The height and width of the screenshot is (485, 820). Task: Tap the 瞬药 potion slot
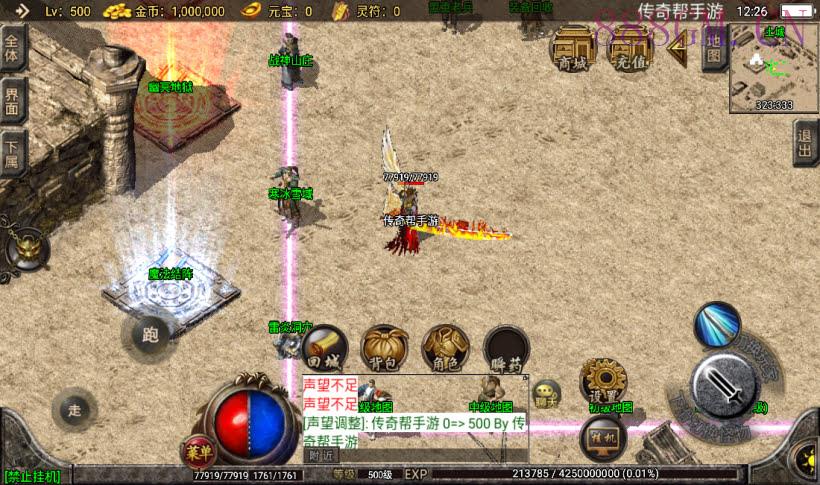click(x=506, y=347)
